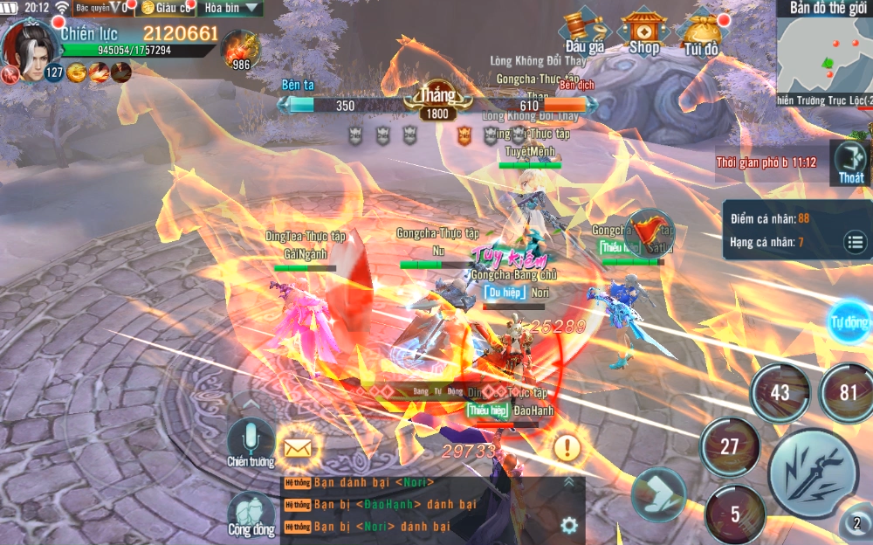The height and width of the screenshot is (545, 873).
Task: Open the world map minimap
Action: [824, 55]
